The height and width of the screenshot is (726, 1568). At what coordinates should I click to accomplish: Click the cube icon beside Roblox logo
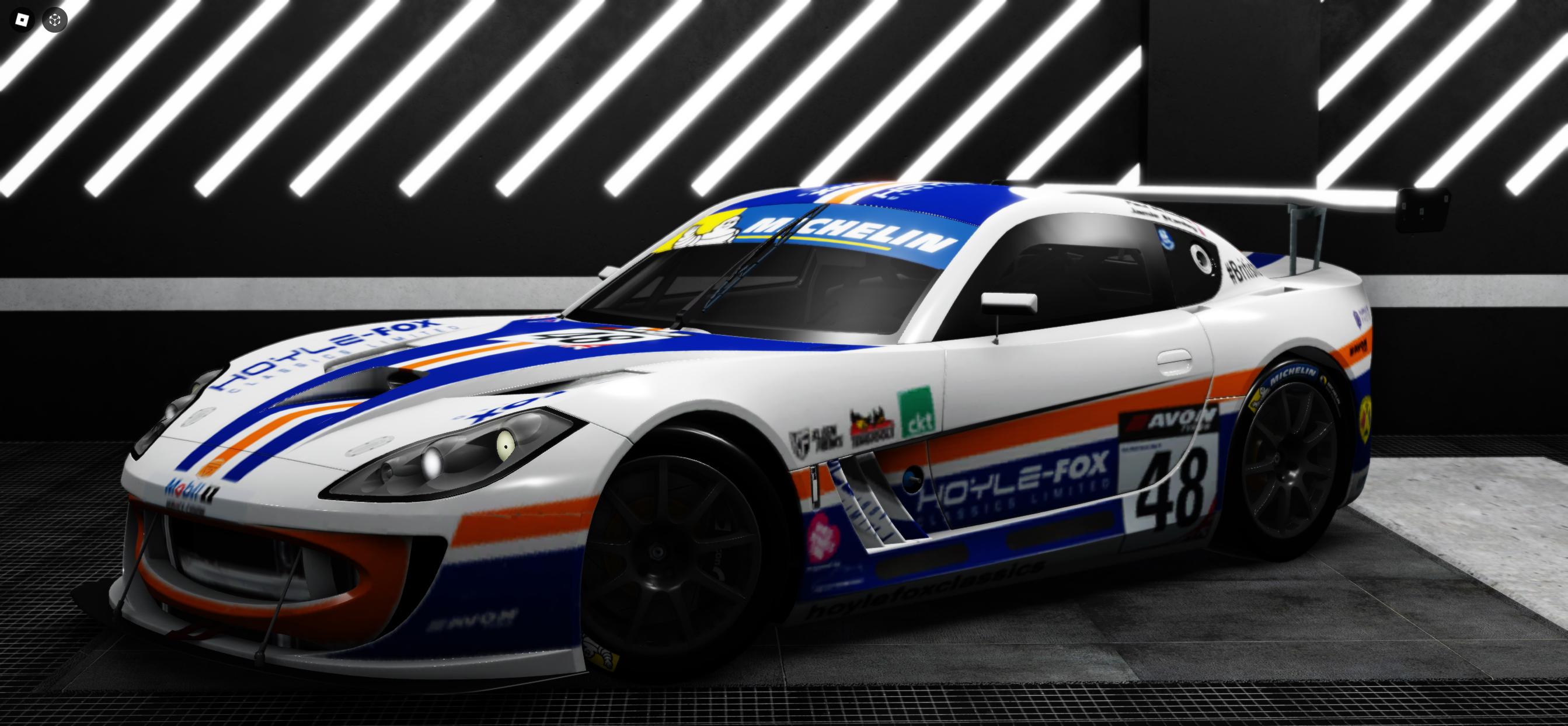[x=55, y=20]
